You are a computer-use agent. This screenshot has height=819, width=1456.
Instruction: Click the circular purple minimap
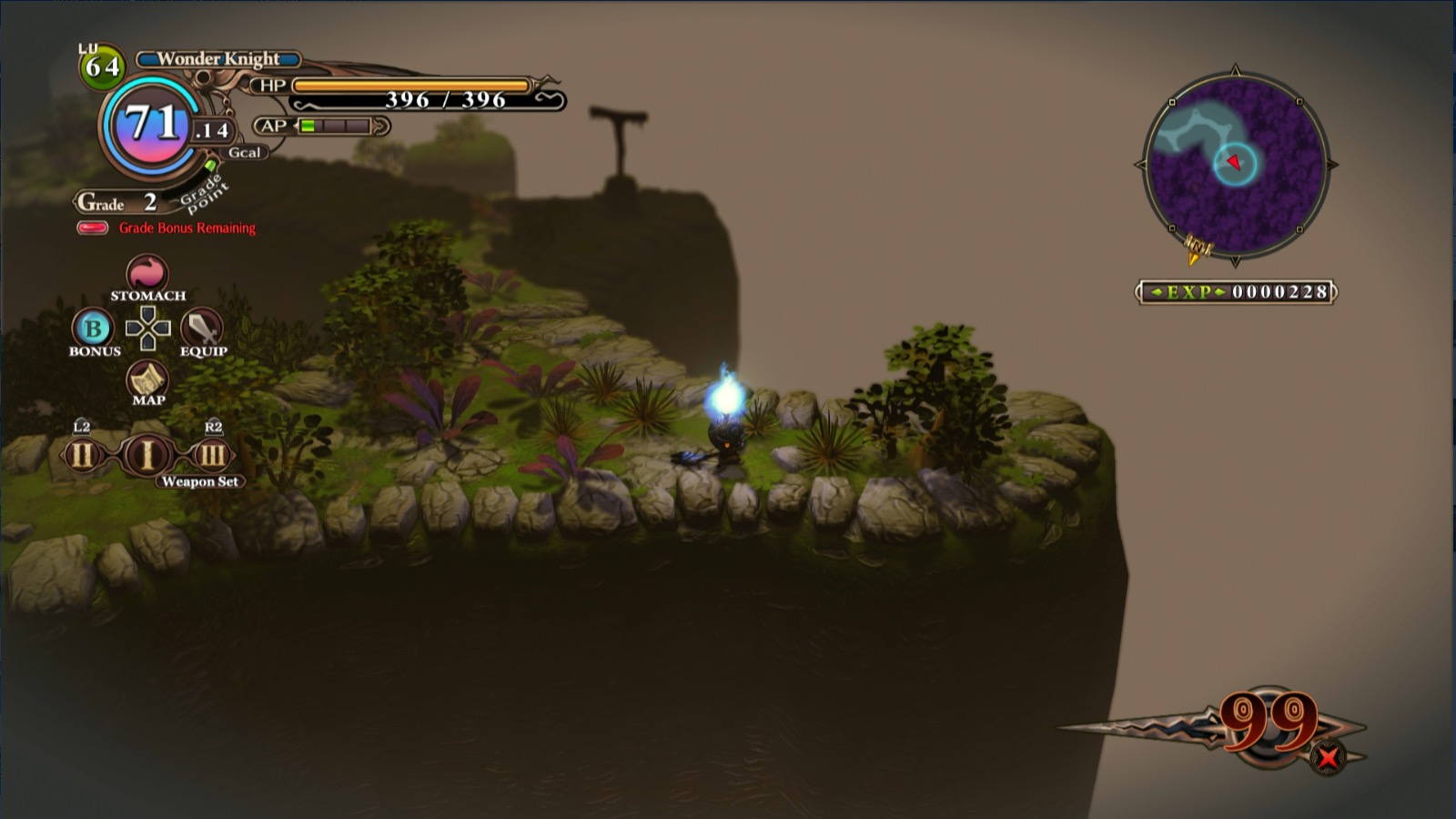point(1235,165)
